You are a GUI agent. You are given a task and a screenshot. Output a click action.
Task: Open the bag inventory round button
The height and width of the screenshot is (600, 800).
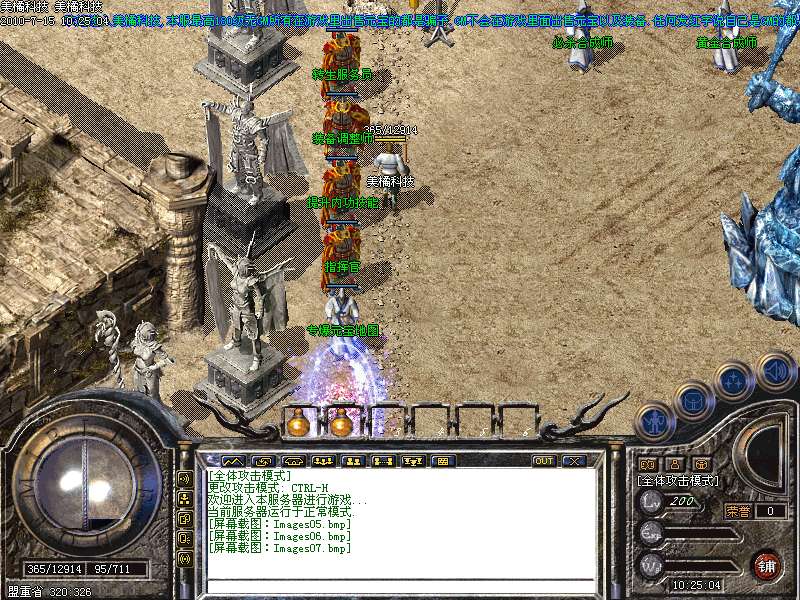click(x=693, y=401)
